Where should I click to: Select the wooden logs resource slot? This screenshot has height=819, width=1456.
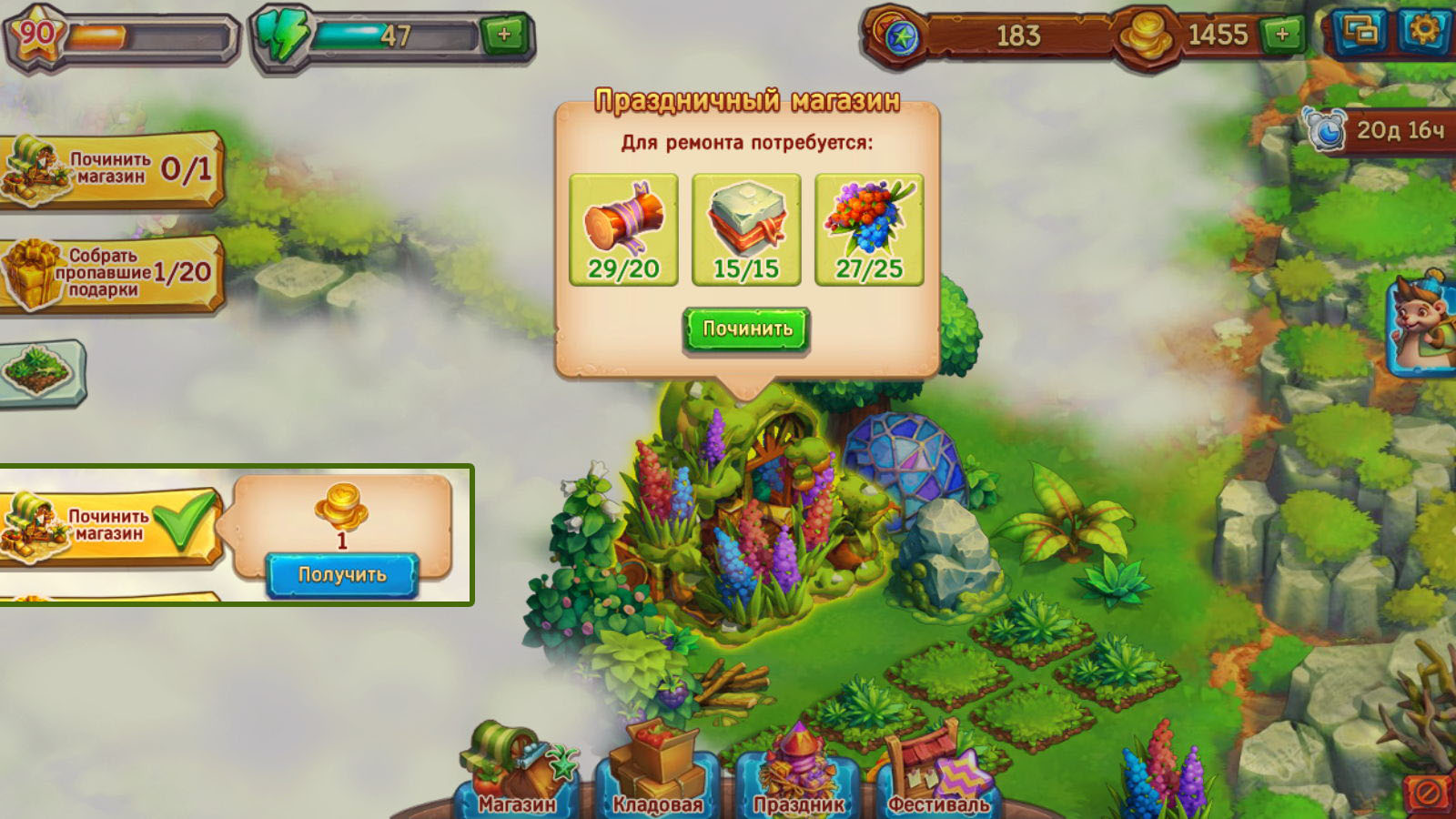pos(623,229)
